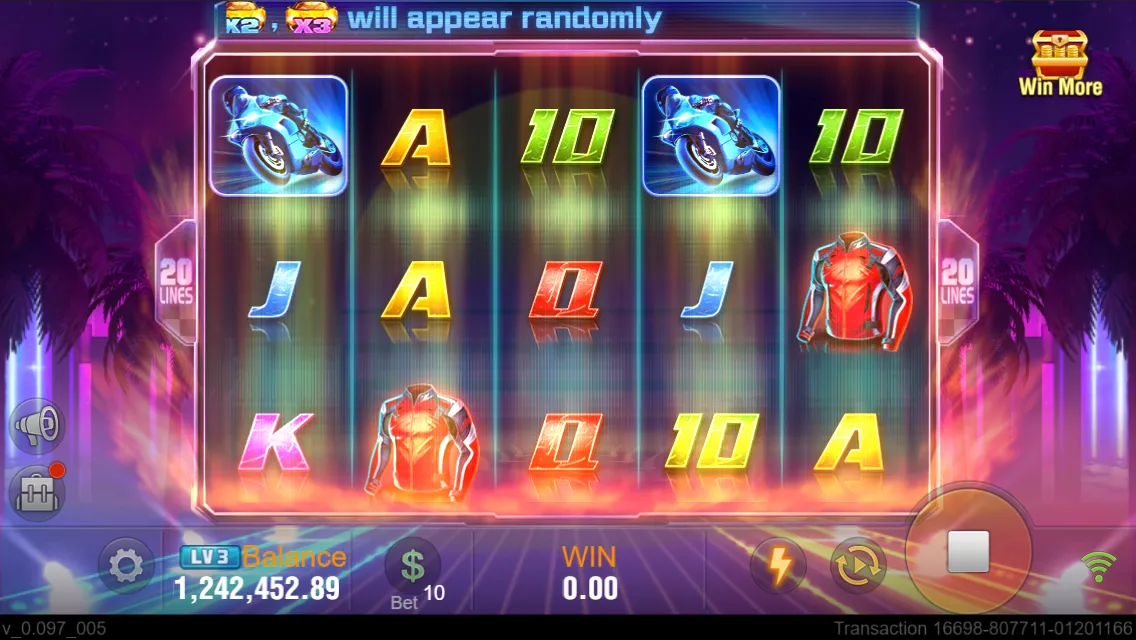Toggle the lightning bolt turbo spin
Image resolution: width=1136 pixels, height=640 pixels.
pos(778,566)
